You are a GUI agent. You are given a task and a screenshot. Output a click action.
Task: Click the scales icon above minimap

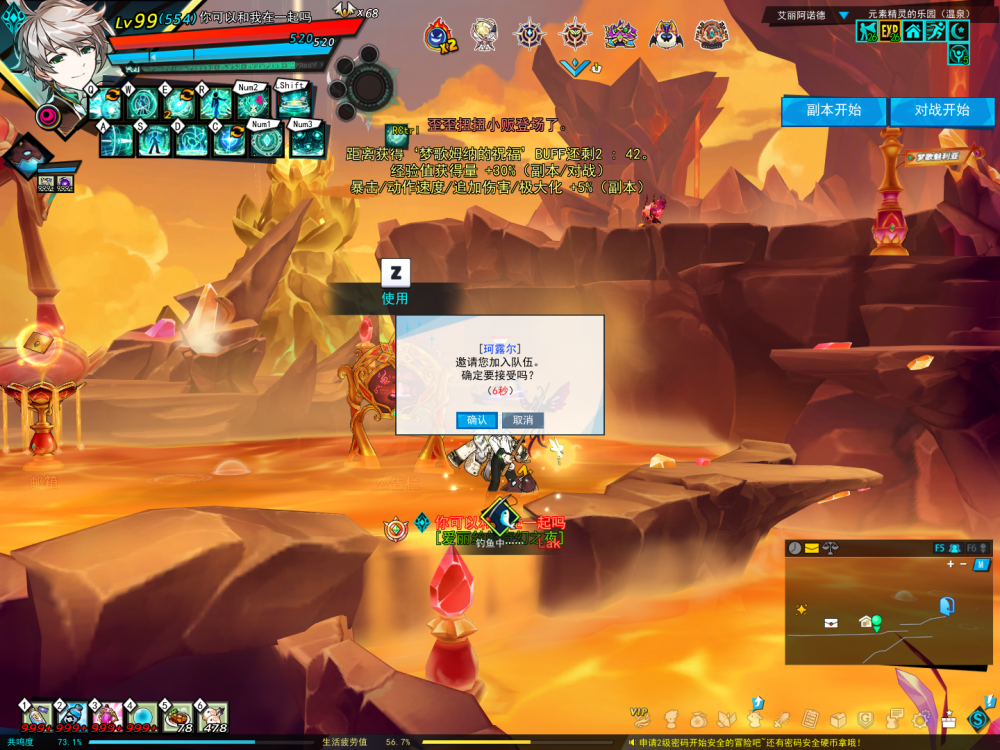[829, 548]
